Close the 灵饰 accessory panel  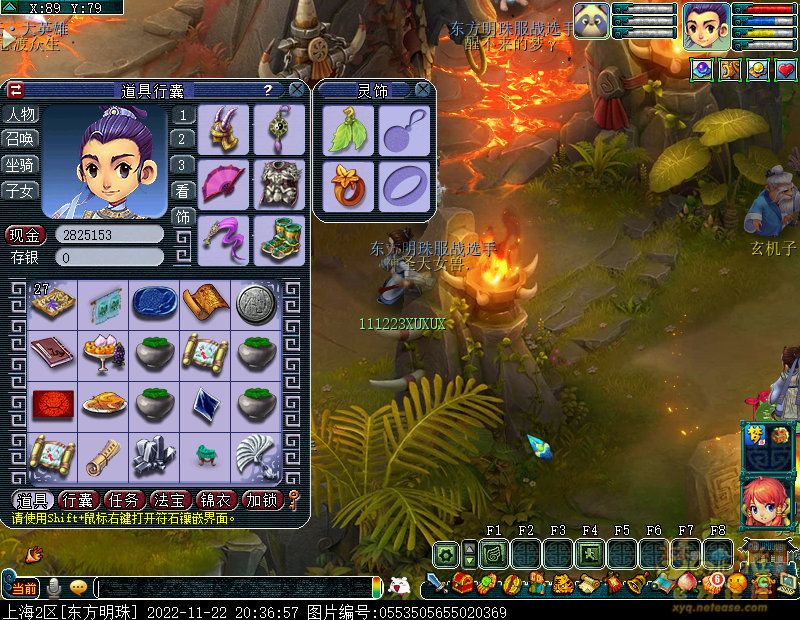424,90
